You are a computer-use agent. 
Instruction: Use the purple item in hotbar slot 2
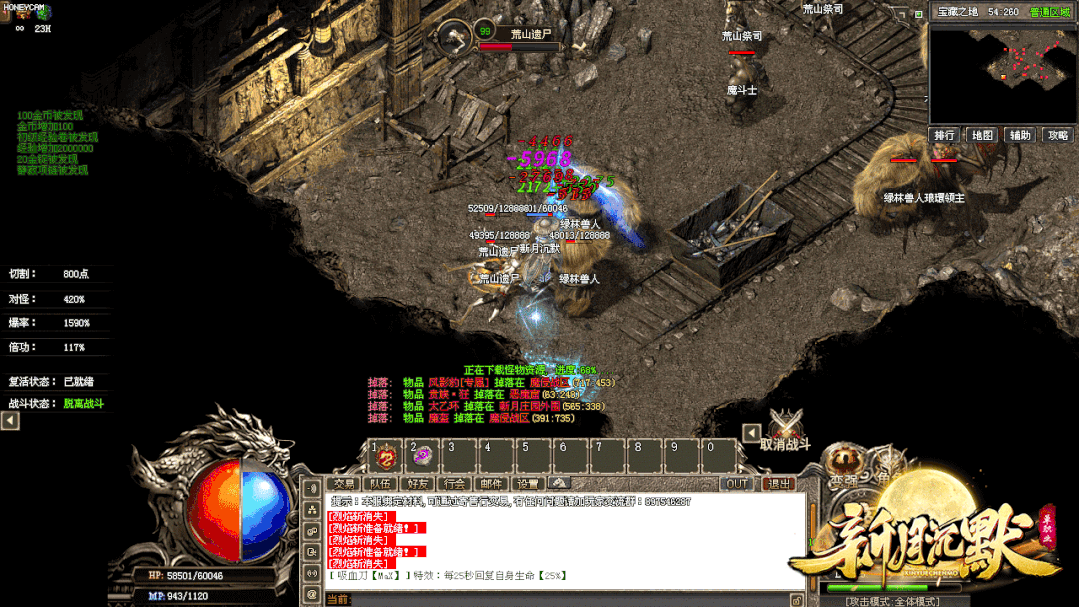tap(423, 457)
